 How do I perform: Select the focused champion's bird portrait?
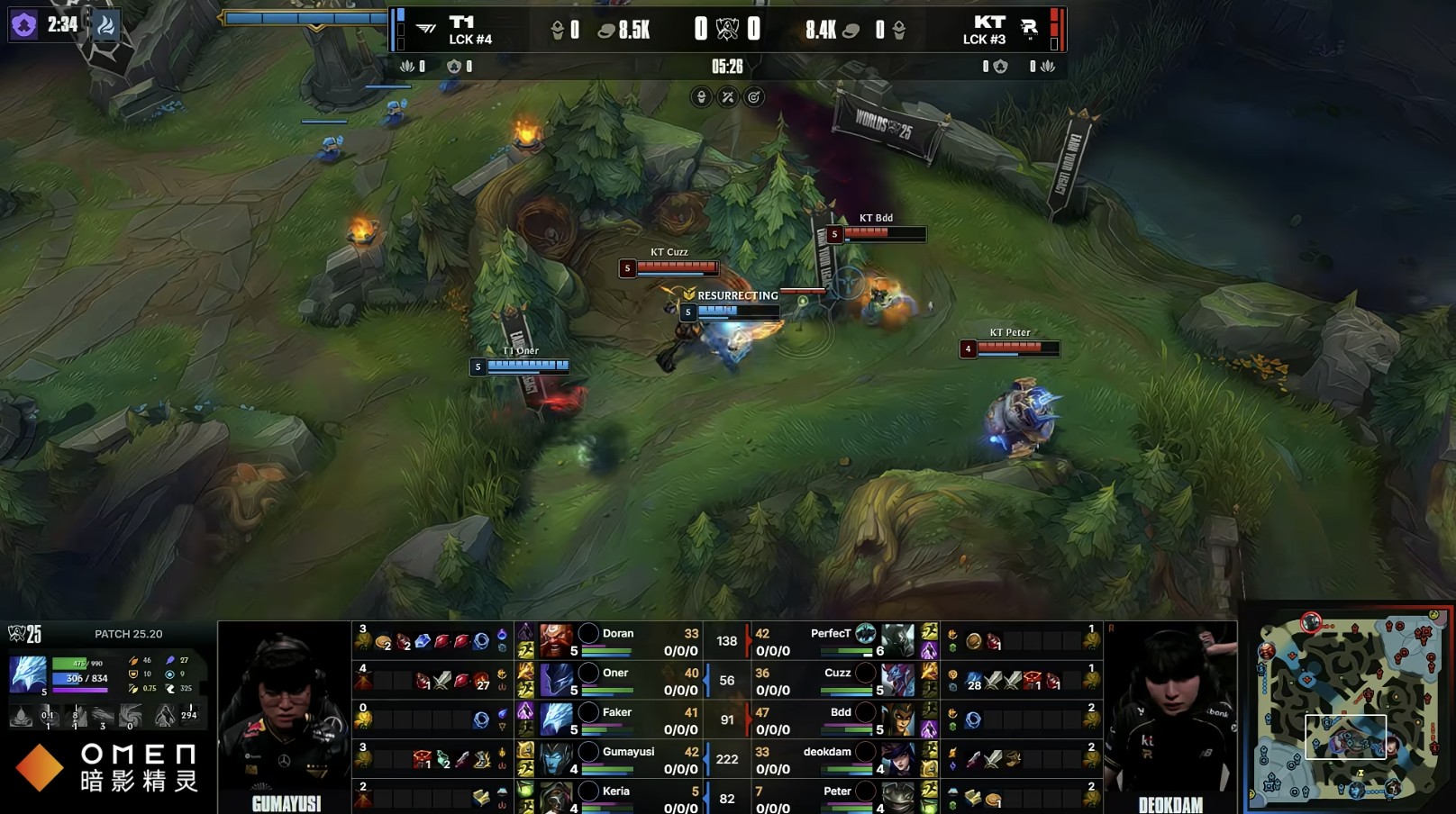pyautogui.click(x=27, y=674)
